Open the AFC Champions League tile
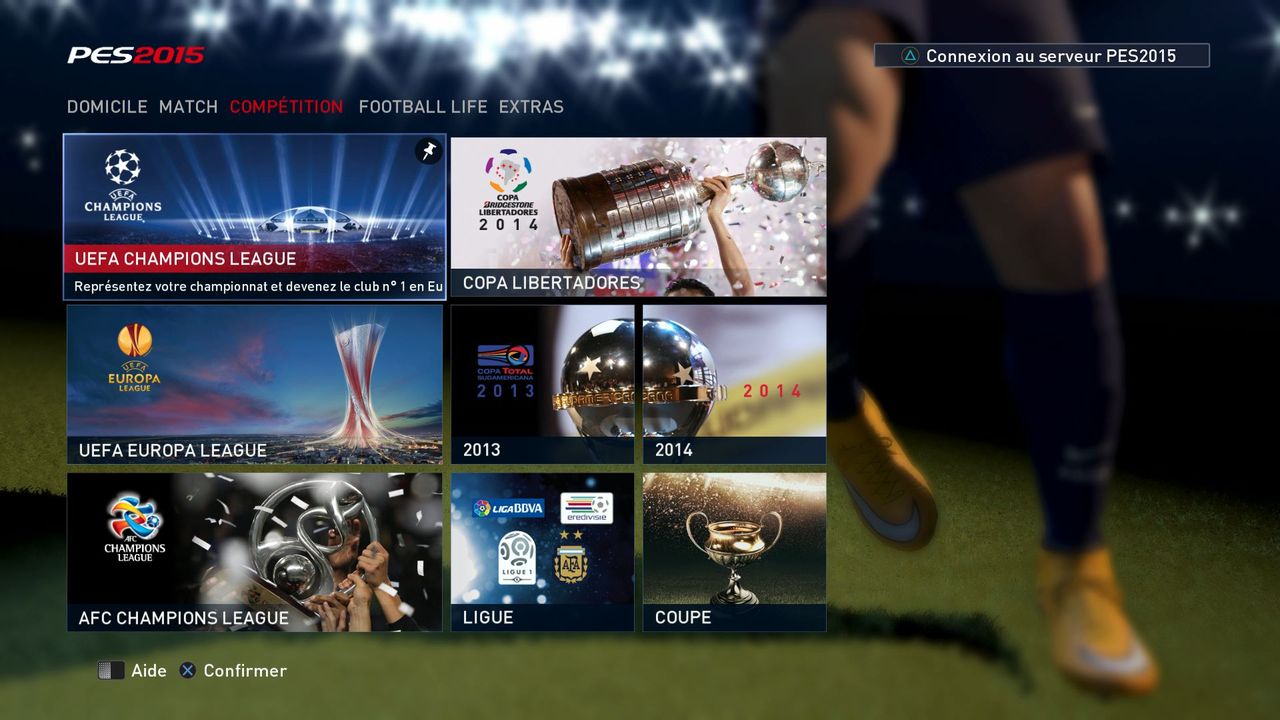 point(255,552)
